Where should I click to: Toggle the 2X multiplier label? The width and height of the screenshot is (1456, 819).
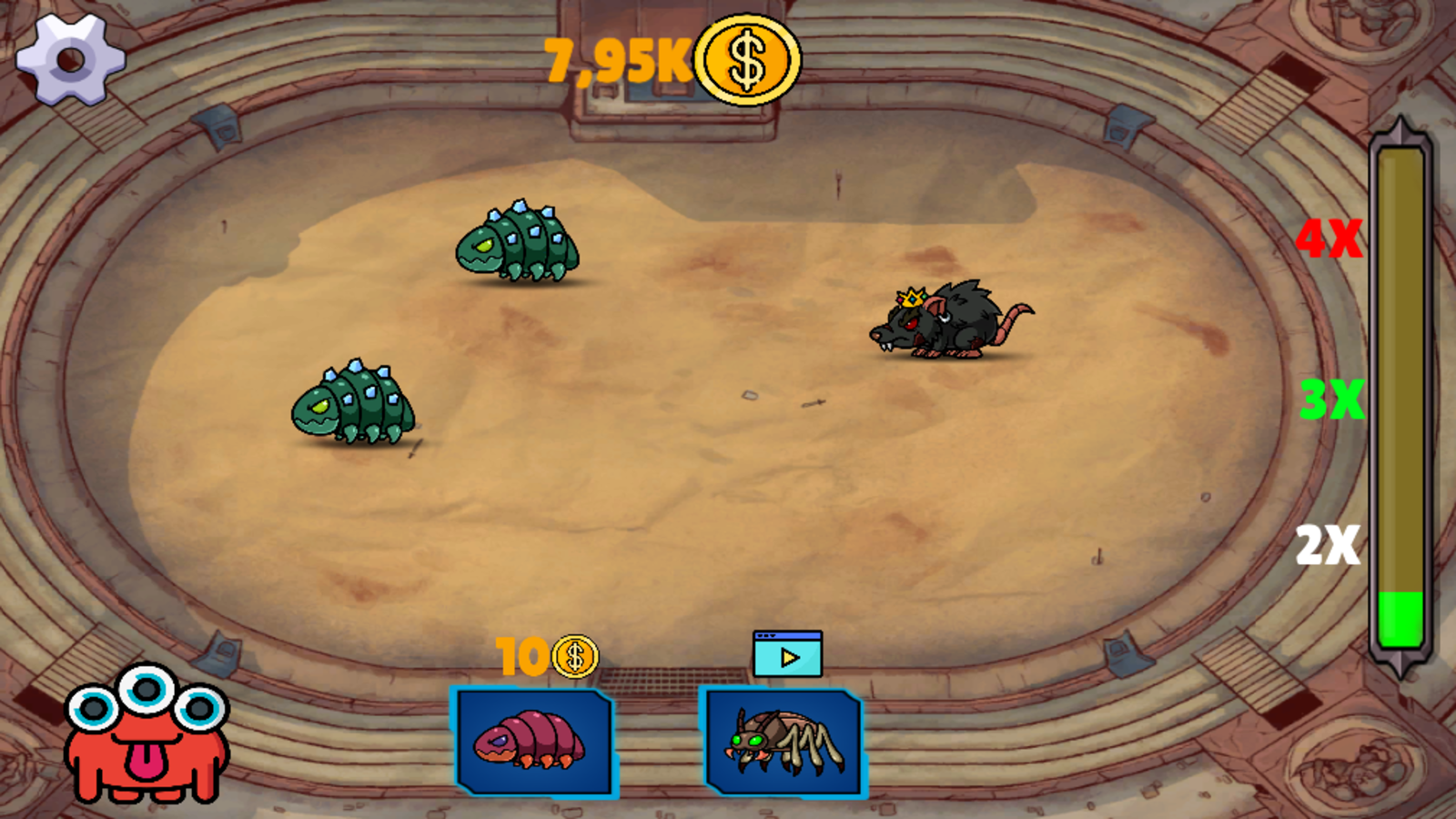coord(1327,545)
